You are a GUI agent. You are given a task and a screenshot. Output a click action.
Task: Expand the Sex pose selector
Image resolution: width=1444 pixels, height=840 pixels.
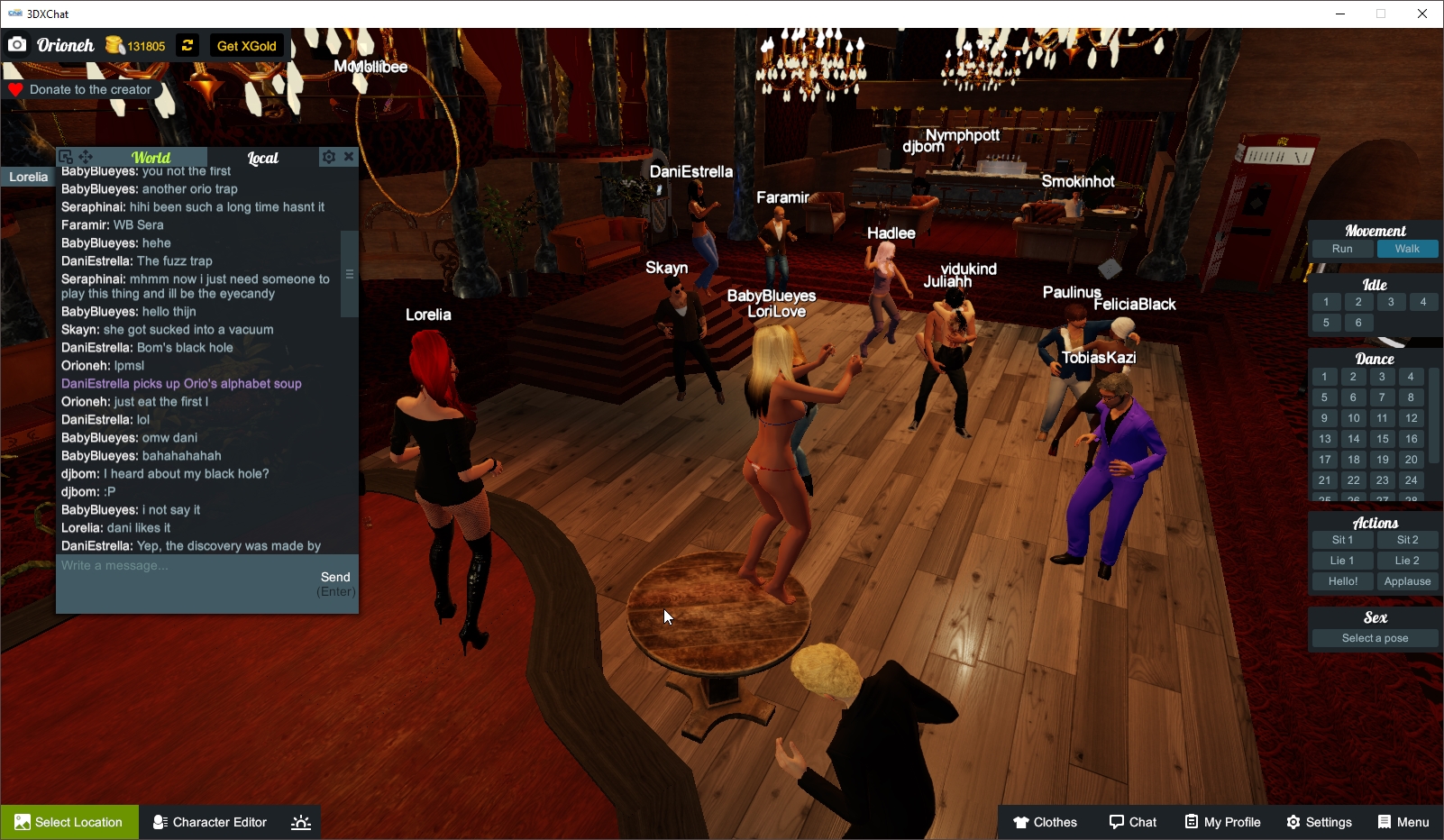point(1374,637)
